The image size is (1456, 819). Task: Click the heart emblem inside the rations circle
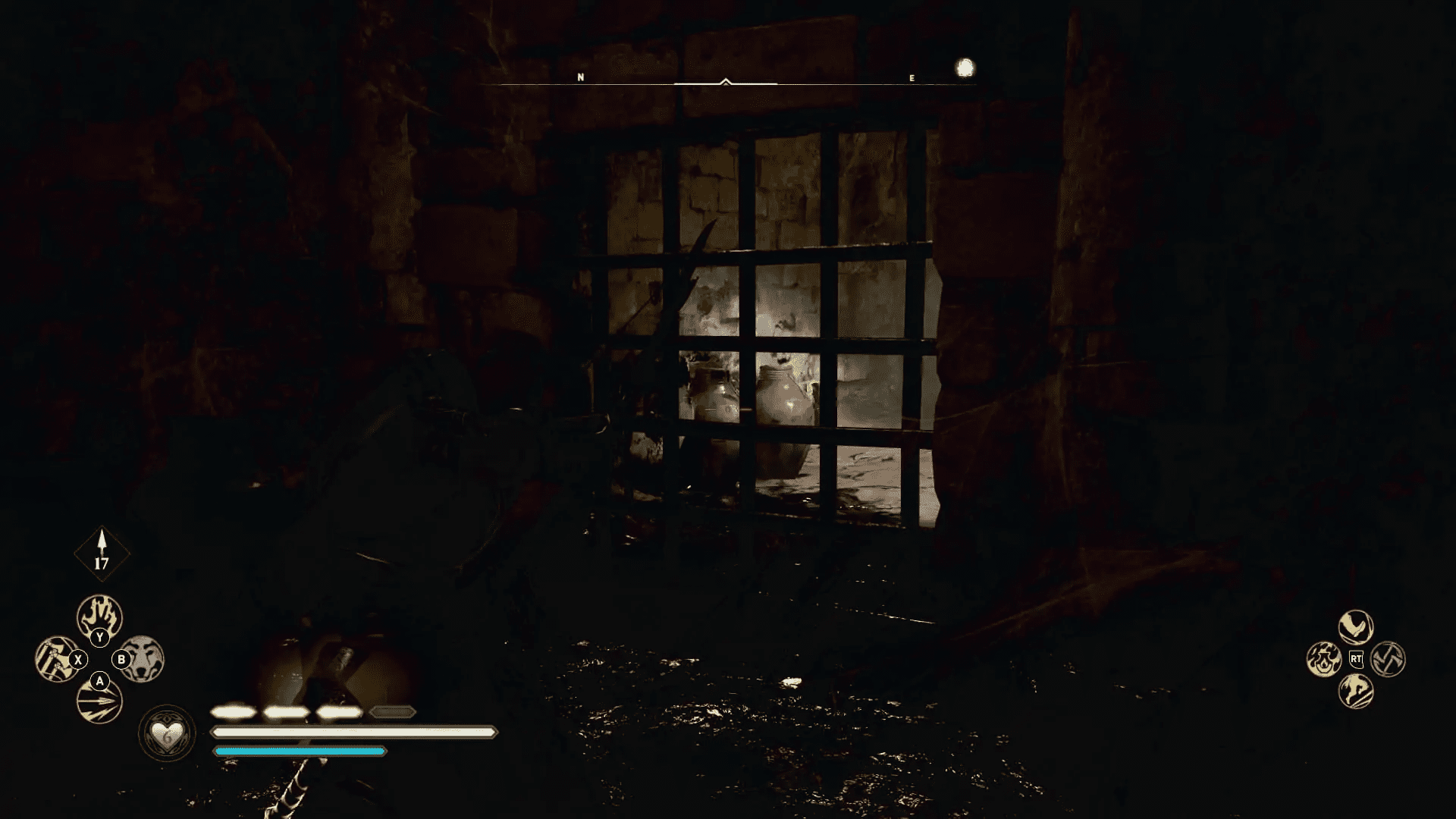(166, 734)
